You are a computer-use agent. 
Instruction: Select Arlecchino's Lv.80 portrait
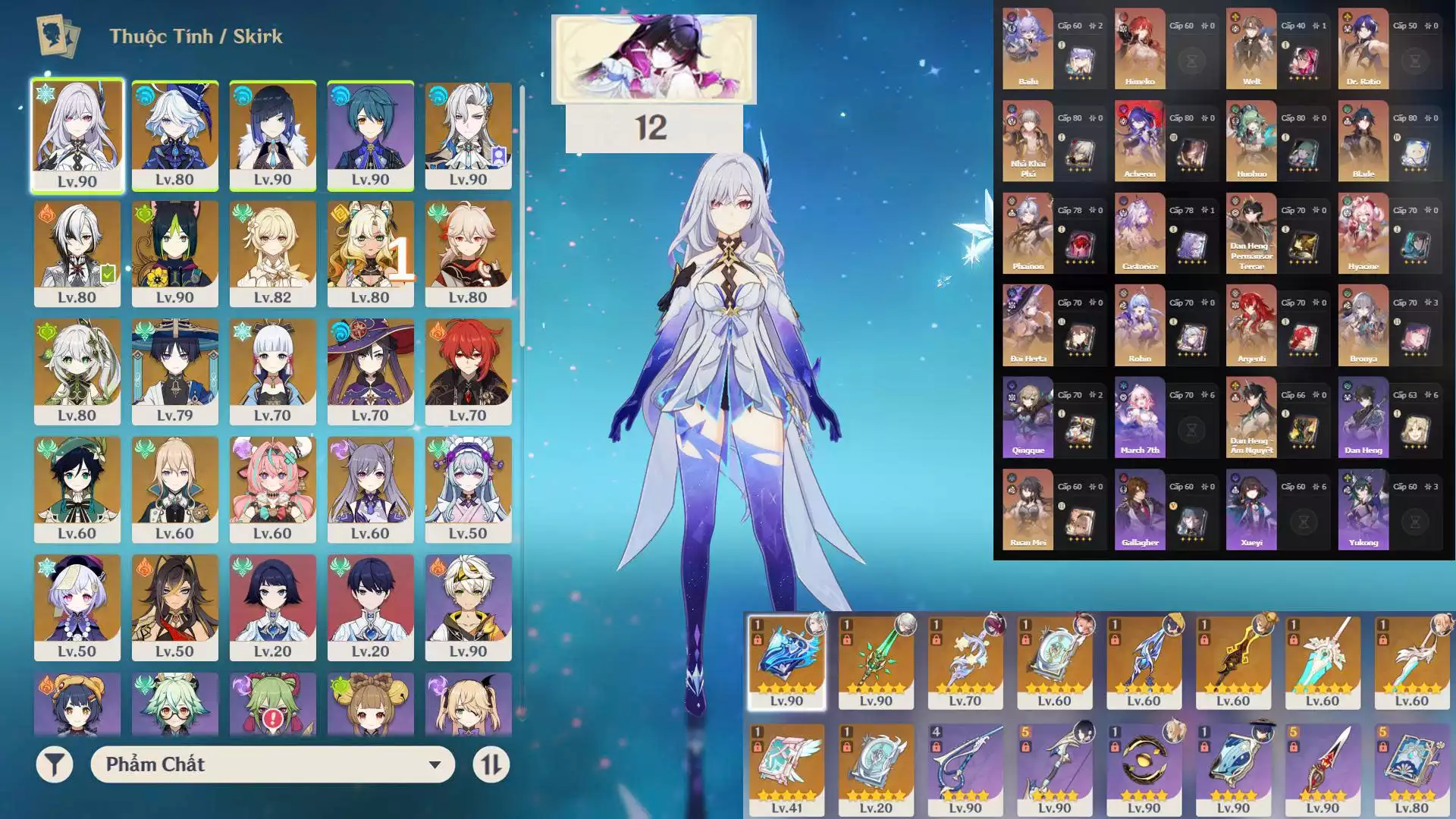point(77,253)
